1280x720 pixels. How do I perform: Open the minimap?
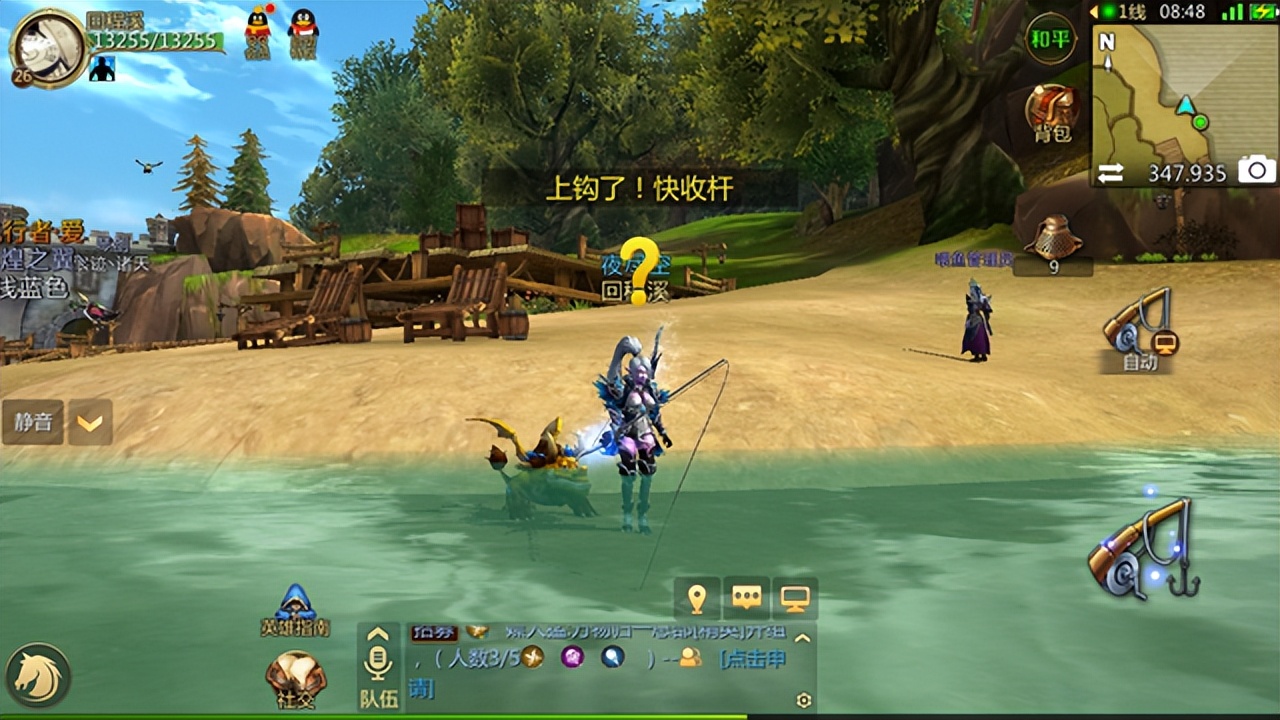pos(1185,95)
